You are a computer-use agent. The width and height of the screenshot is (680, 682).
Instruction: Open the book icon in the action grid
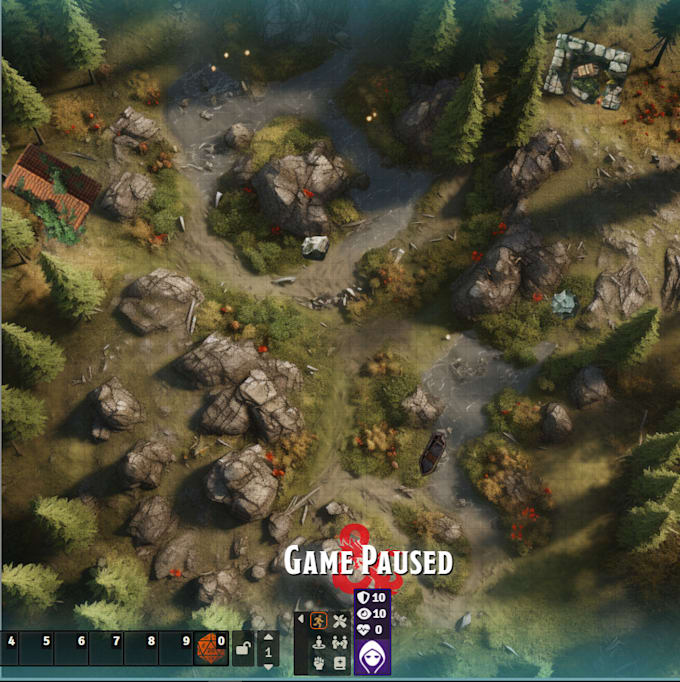coord(339,662)
